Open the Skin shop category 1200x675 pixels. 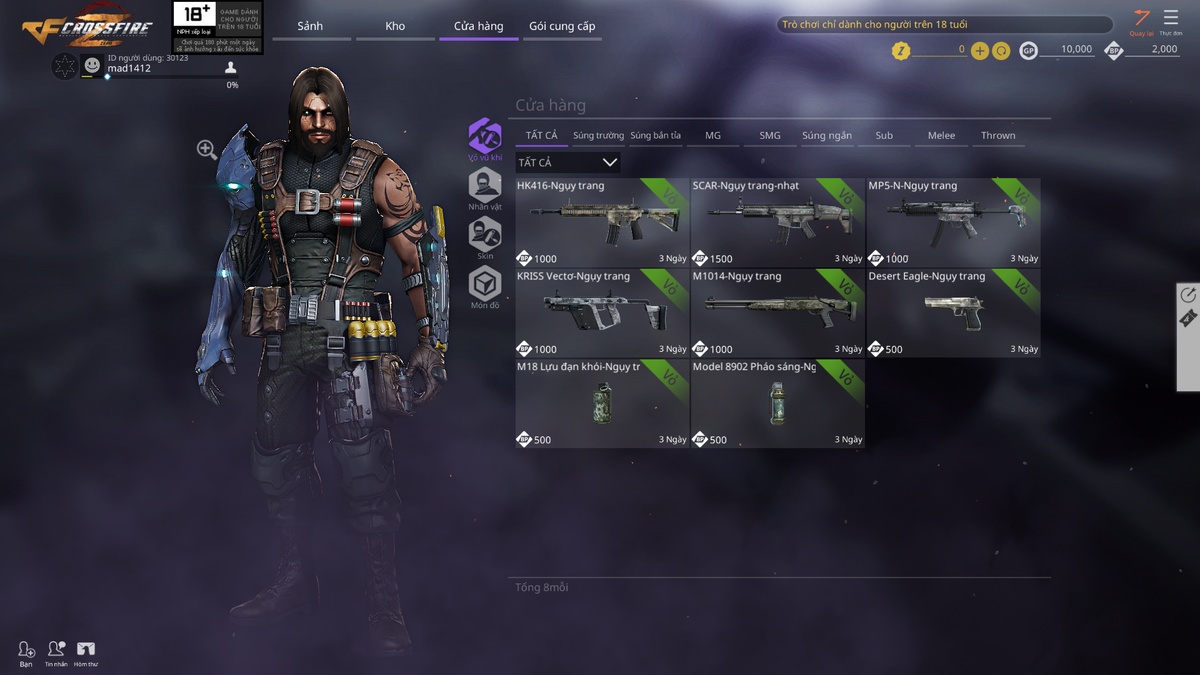(x=485, y=236)
